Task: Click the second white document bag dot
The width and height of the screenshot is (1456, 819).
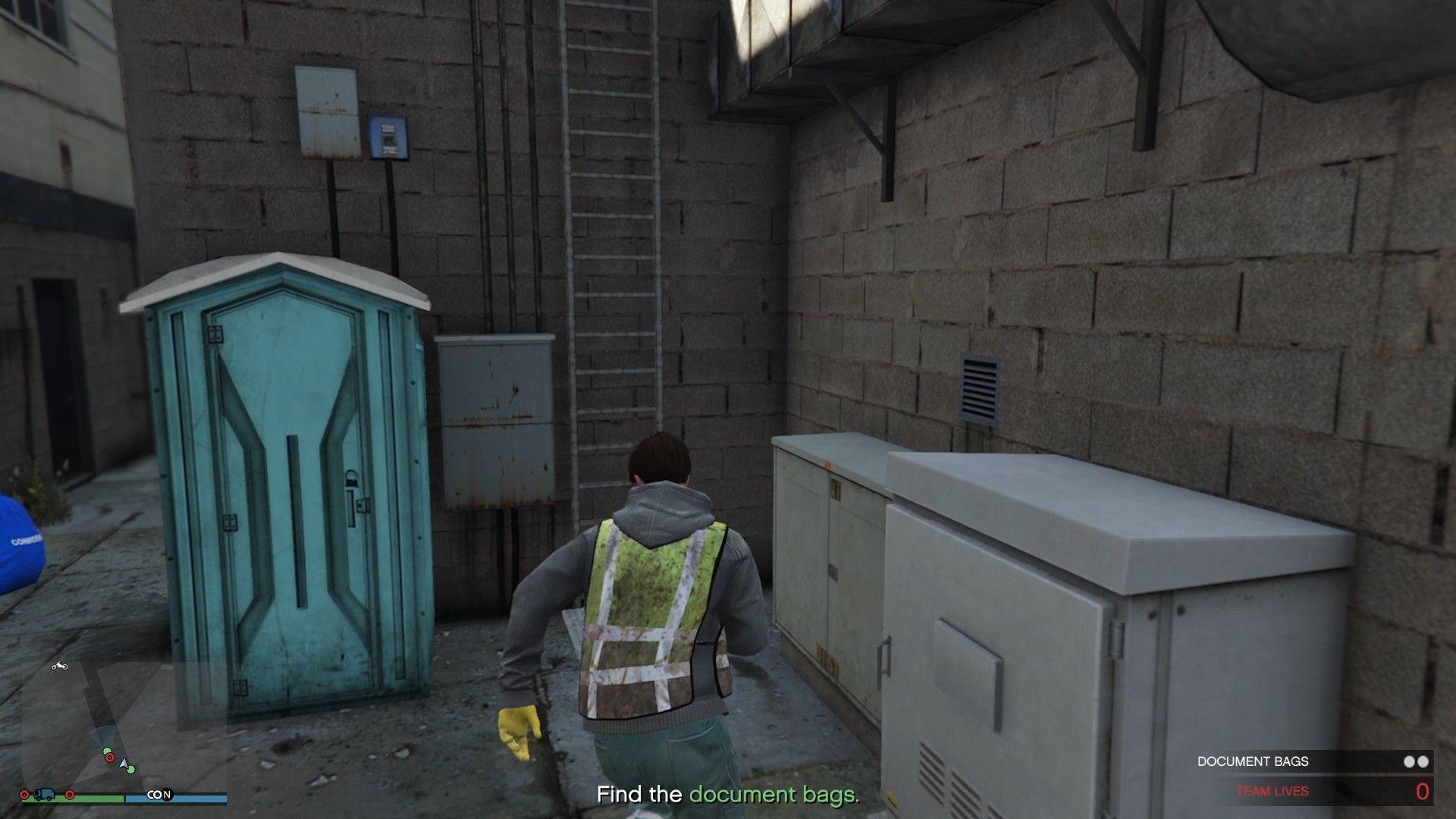Action: click(x=1425, y=763)
